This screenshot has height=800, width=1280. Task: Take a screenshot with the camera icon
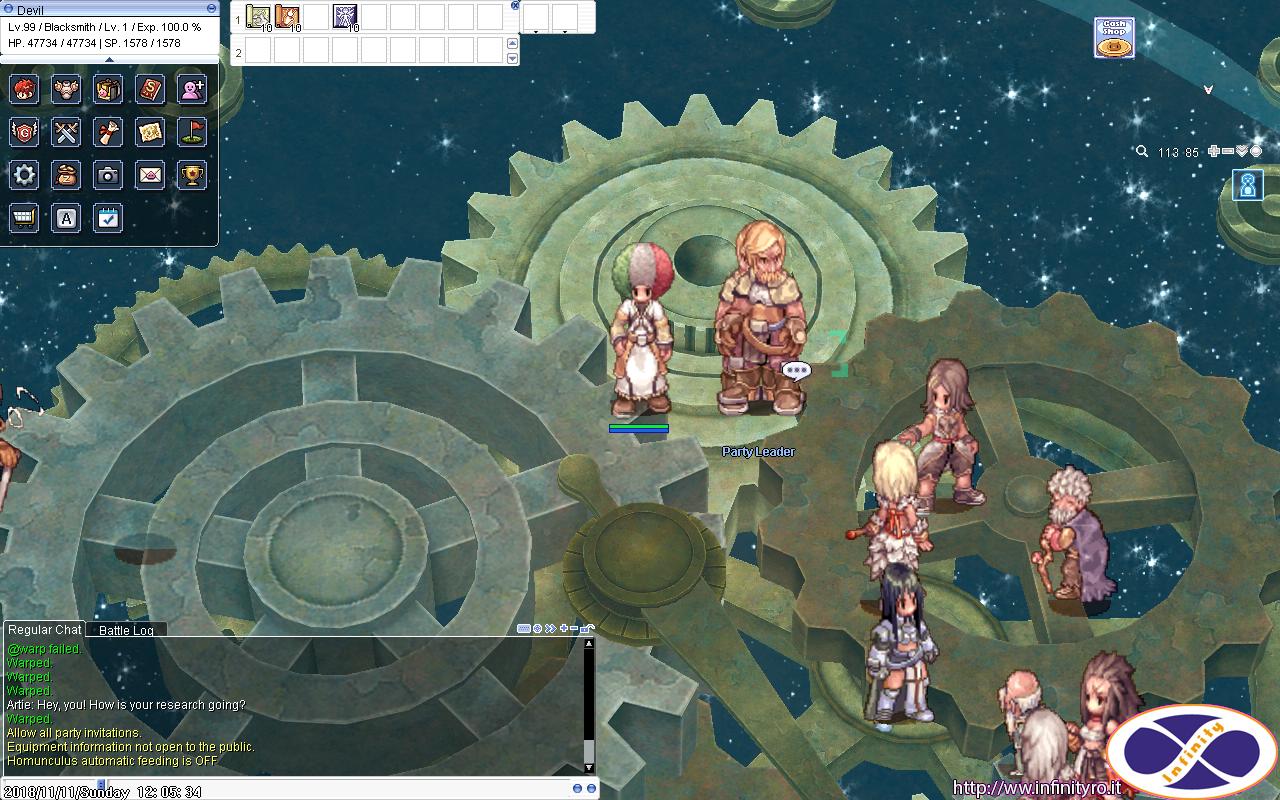pos(108,175)
